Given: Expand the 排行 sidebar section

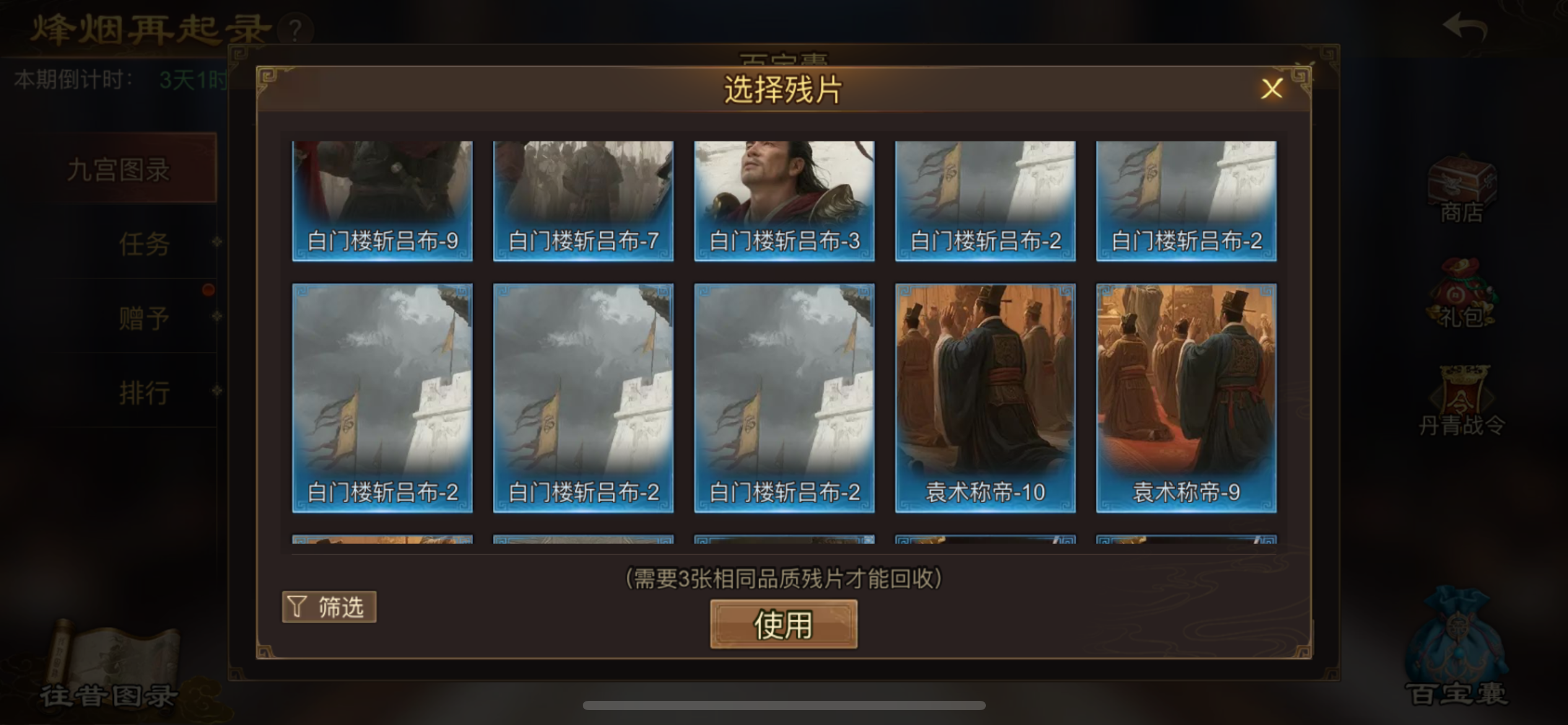Looking at the screenshot, I should 144,392.
